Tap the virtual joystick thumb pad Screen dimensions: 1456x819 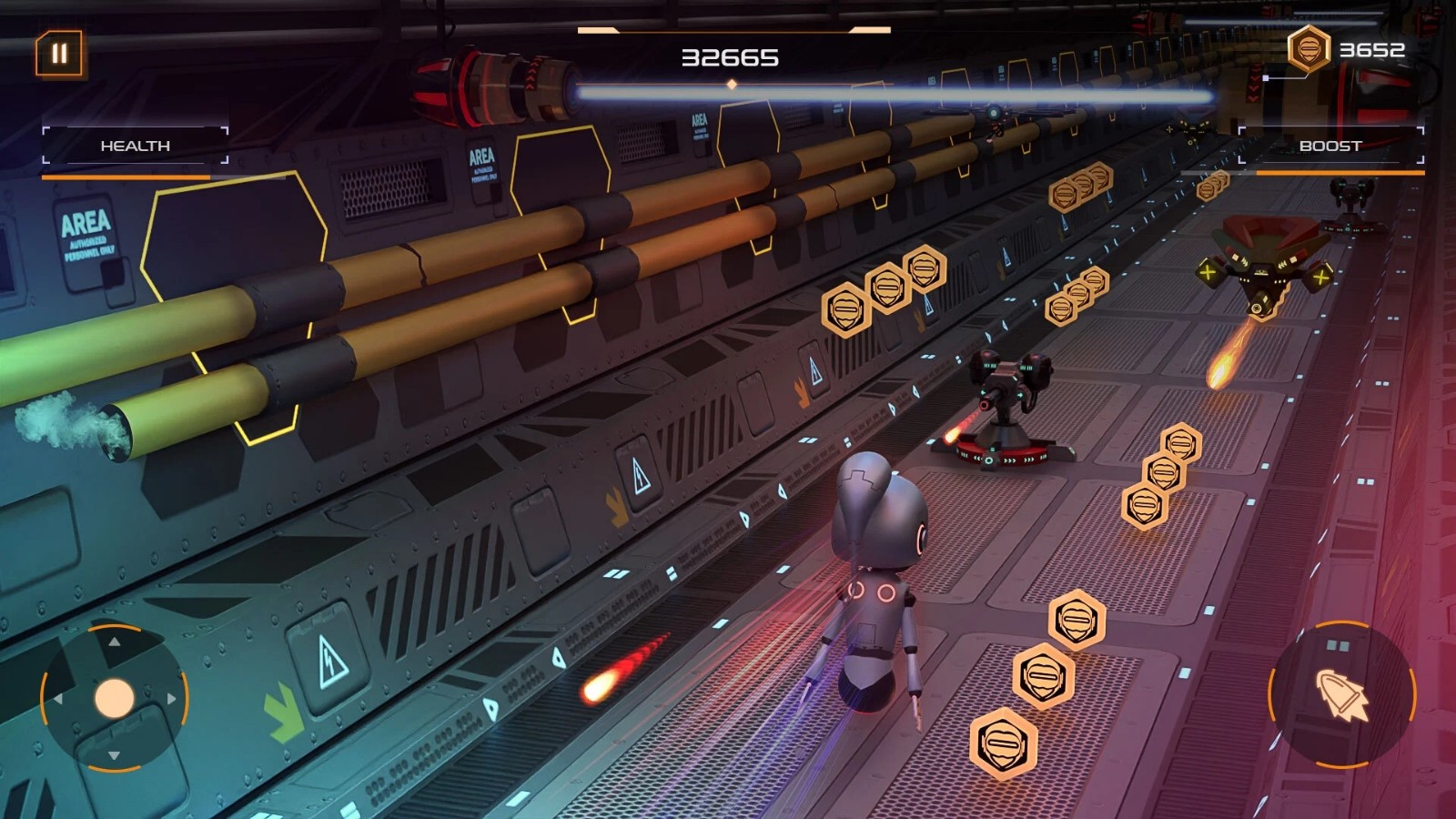coord(115,698)
